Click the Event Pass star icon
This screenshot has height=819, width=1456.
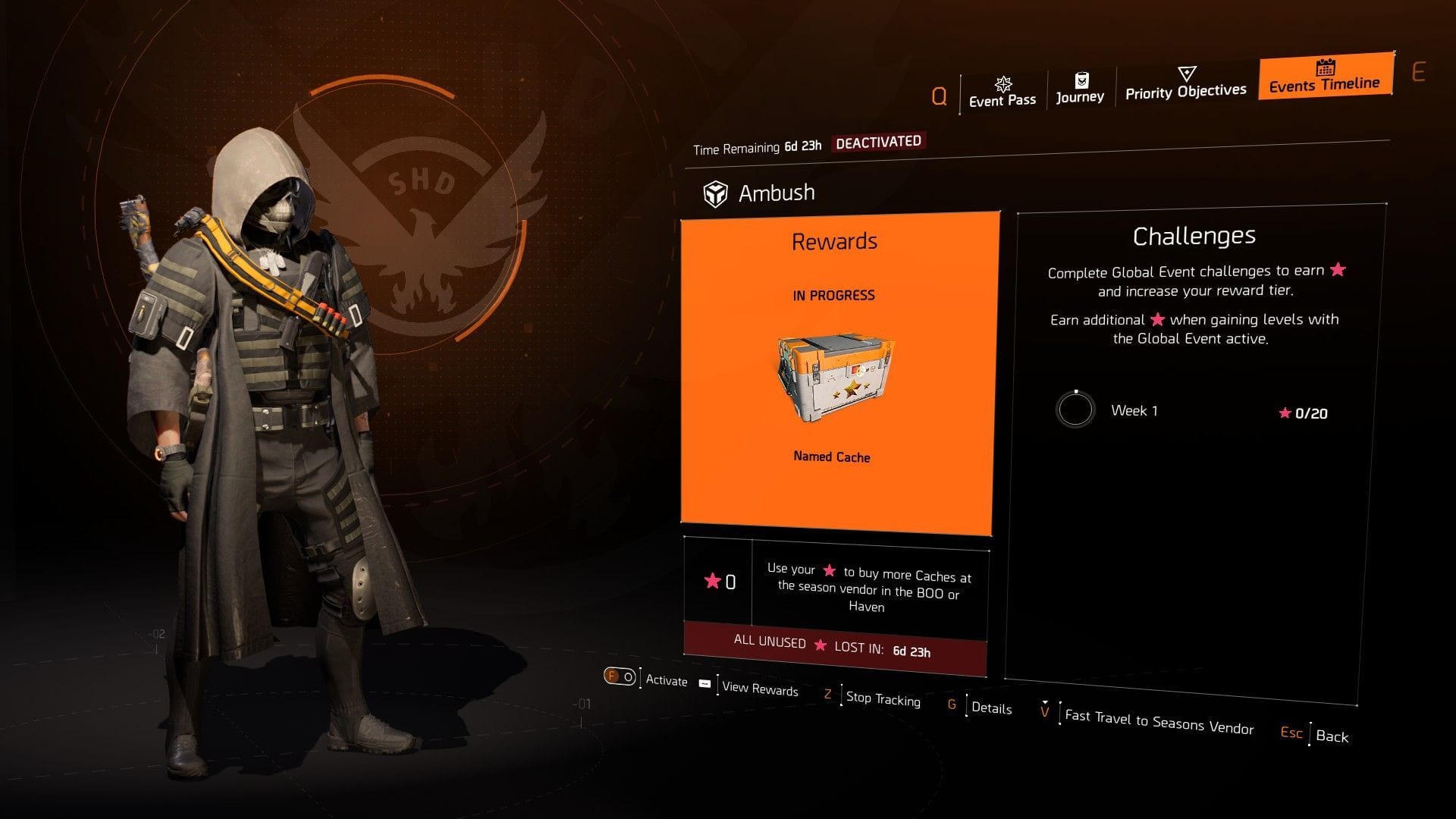point(1003,83)
